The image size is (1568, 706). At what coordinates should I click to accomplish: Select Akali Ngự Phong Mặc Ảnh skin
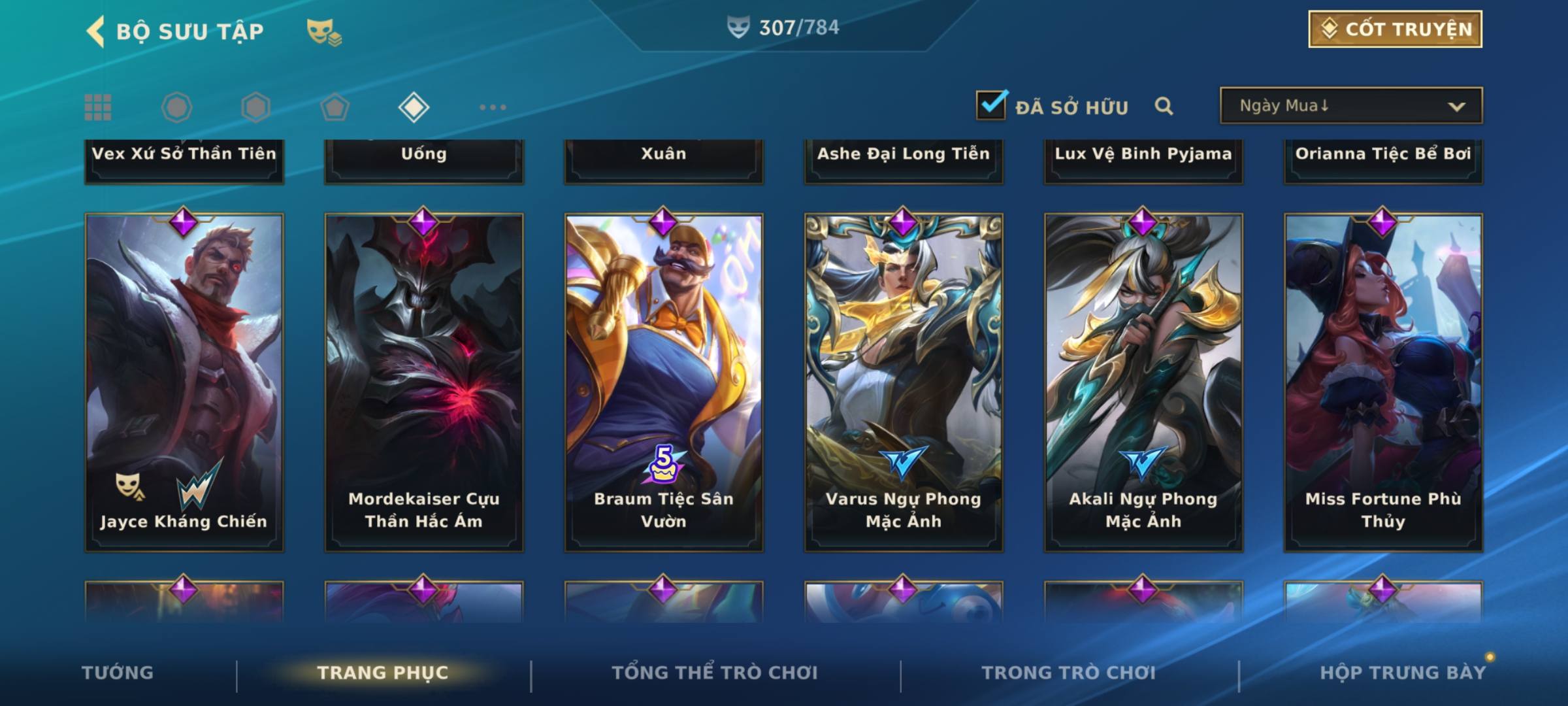pos(1143,382)
